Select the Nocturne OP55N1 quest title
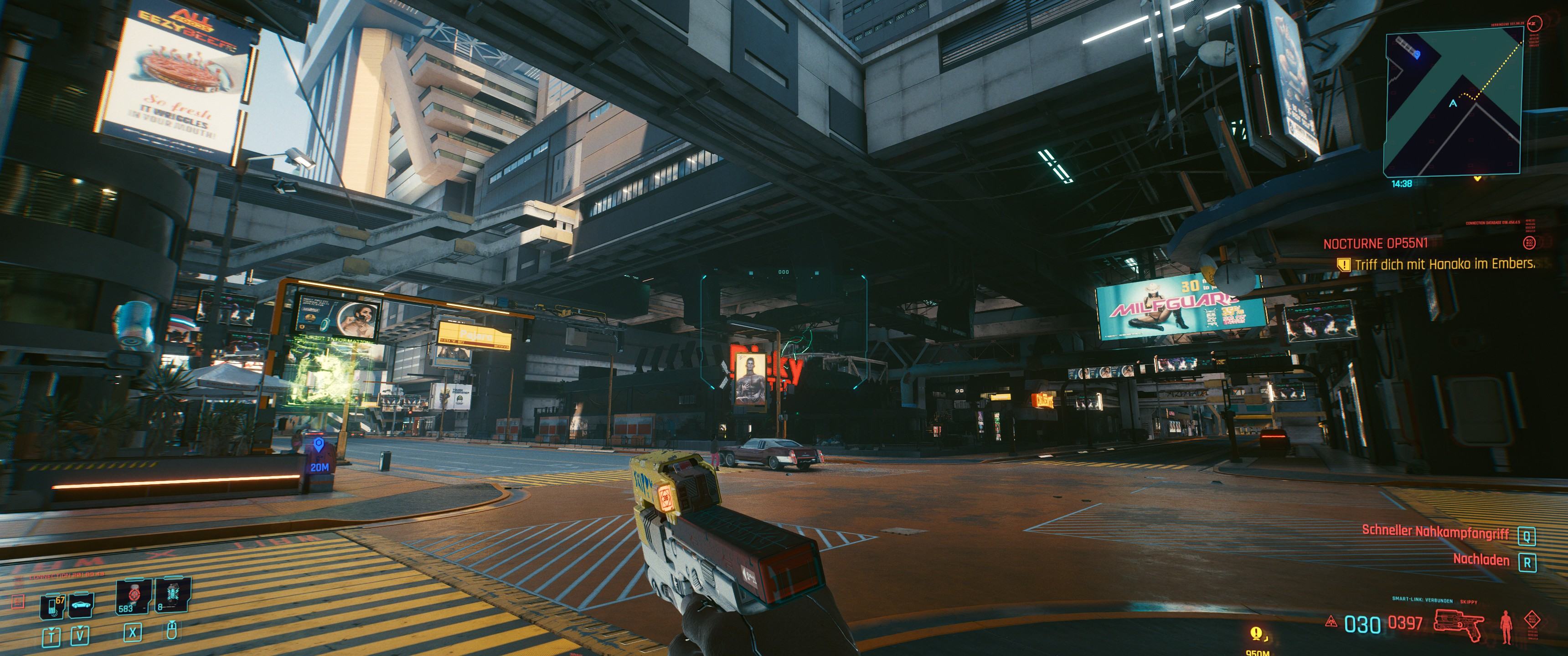 pyautogui.click(x=1375, y=244)
